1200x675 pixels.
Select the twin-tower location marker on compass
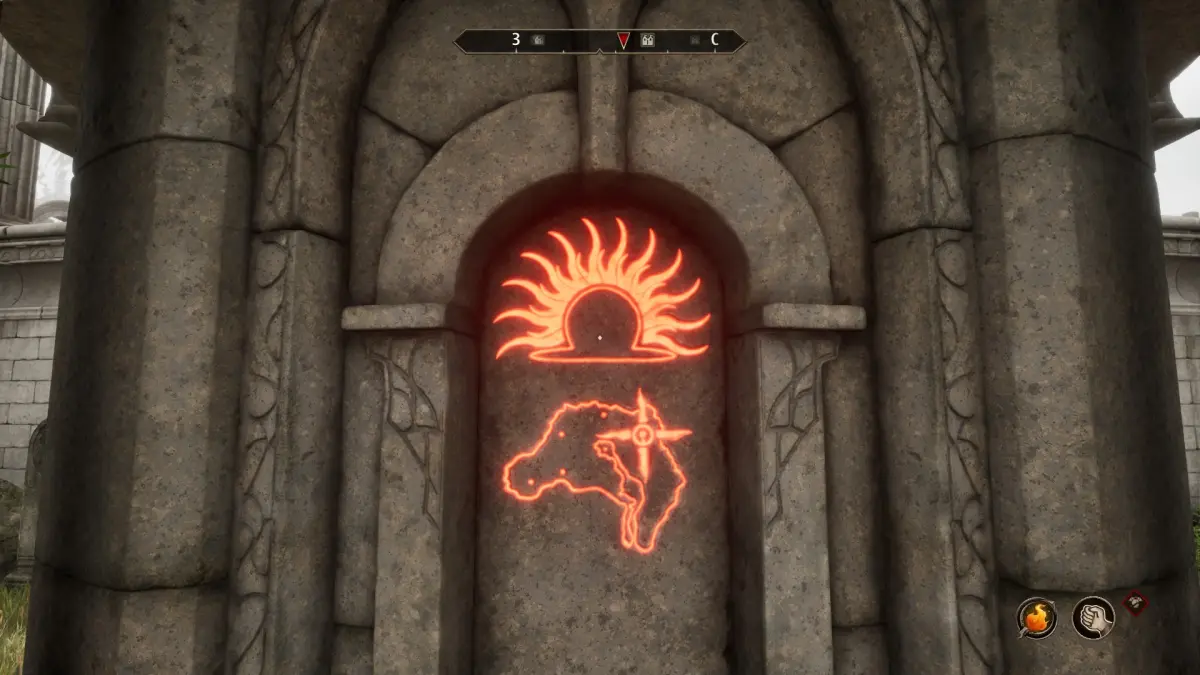[647, 41]
